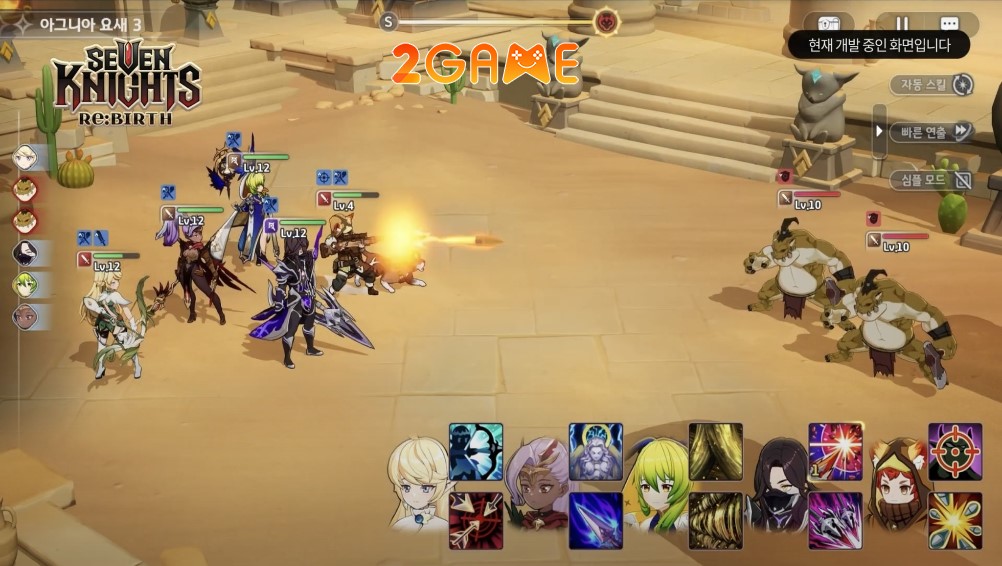The height and width of the screenshot is (566, 1002).
Task: Toggle the auto skill (자동 스킬) button
Action: tap(931, 85)
